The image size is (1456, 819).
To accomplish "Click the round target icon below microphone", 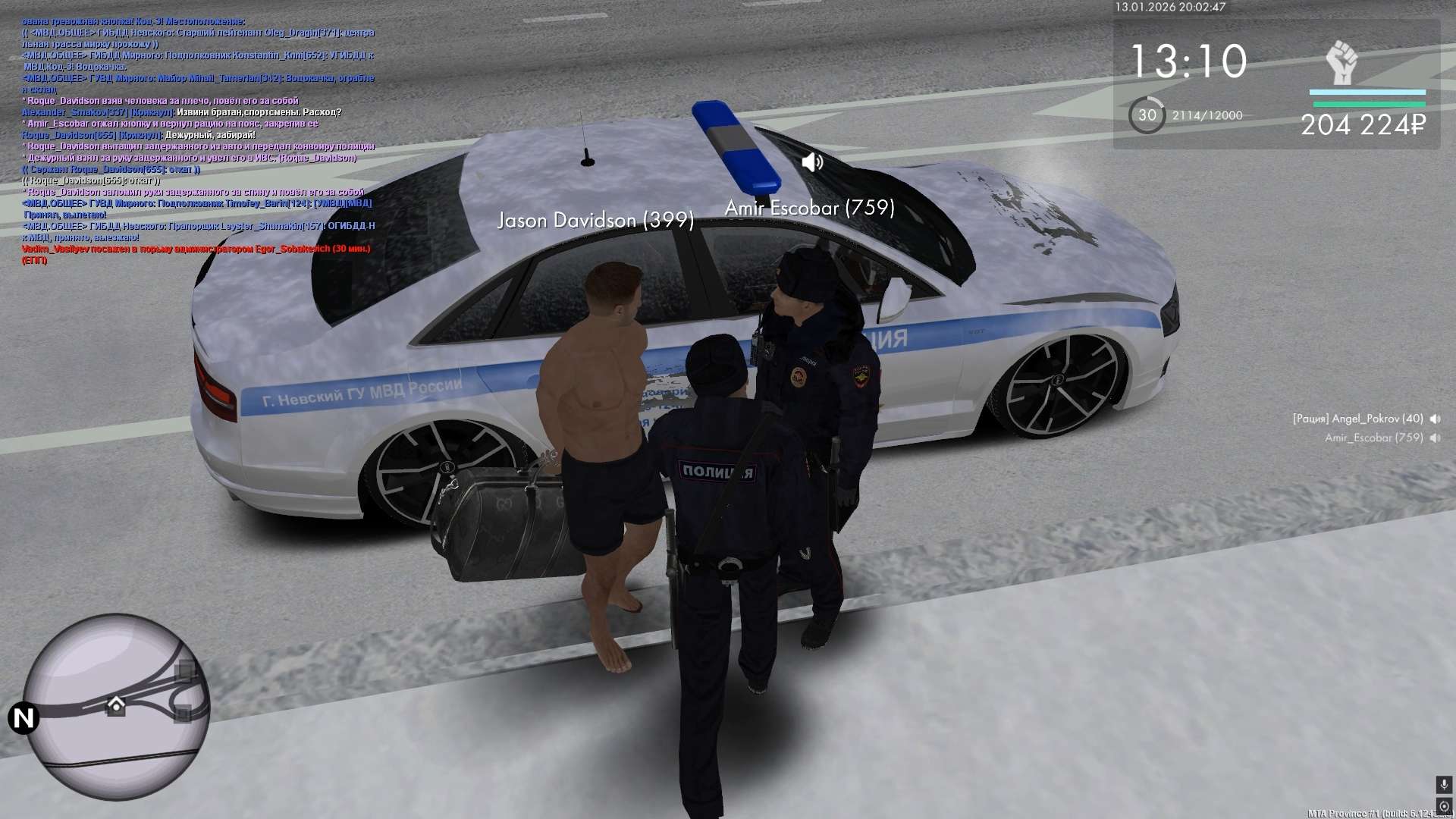I will [1443, 805].
